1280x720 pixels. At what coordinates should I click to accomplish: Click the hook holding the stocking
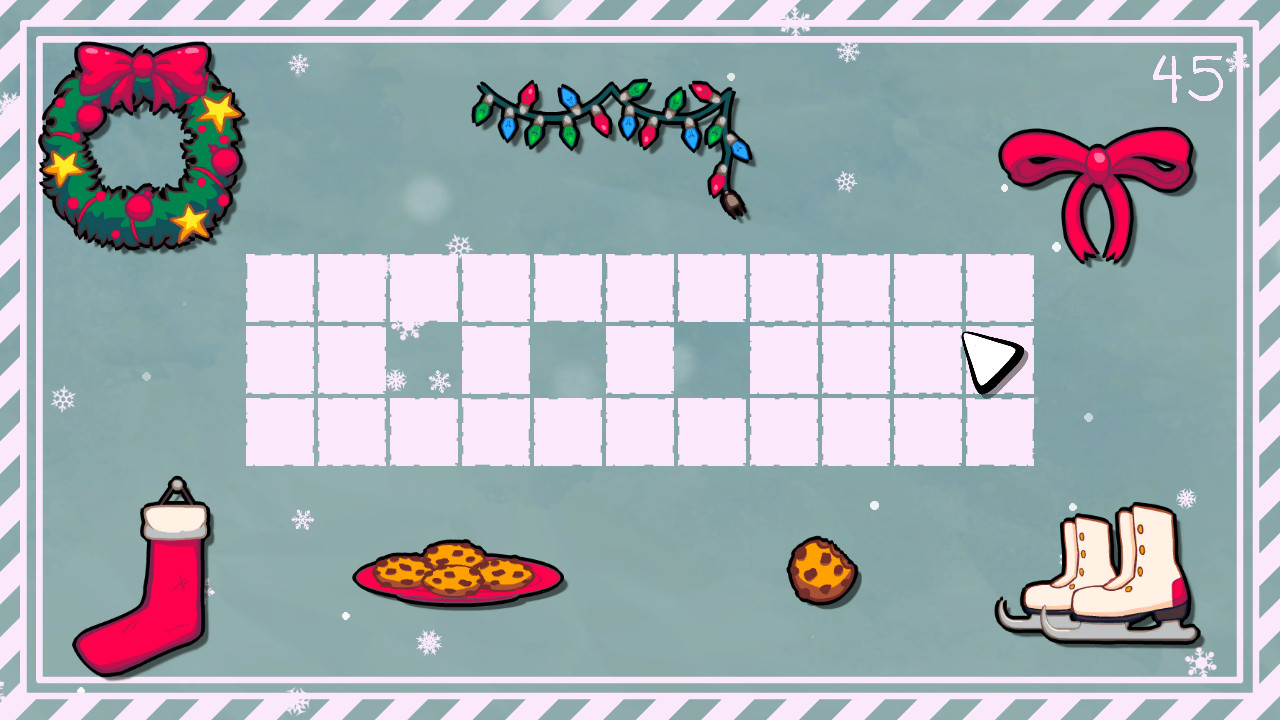(175, 487)
